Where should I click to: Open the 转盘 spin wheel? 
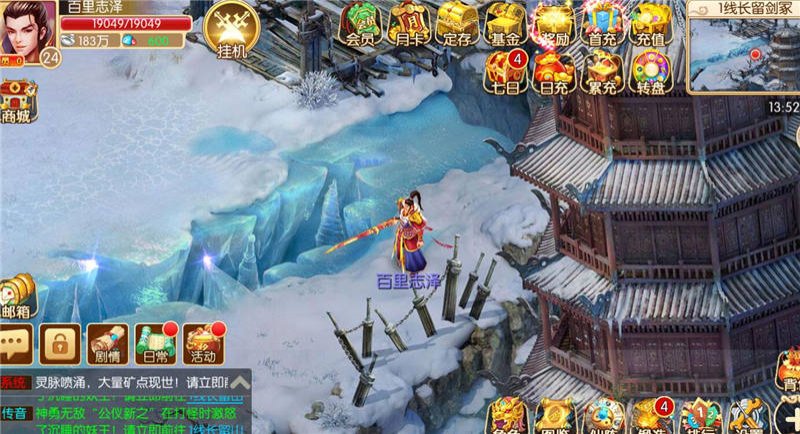[x=651, y=70]
